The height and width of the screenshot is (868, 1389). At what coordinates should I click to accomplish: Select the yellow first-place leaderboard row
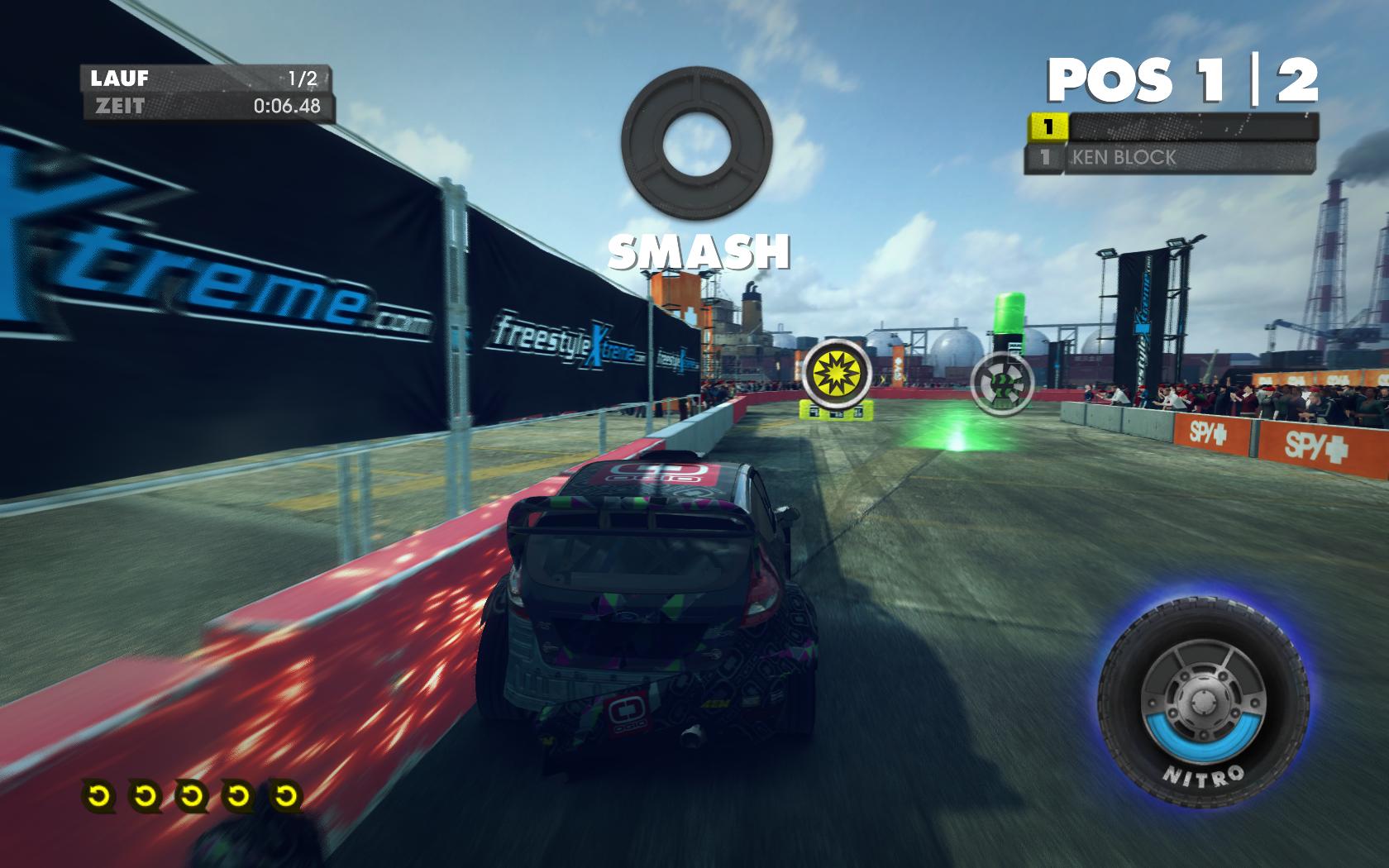(x=1172, y=126)
